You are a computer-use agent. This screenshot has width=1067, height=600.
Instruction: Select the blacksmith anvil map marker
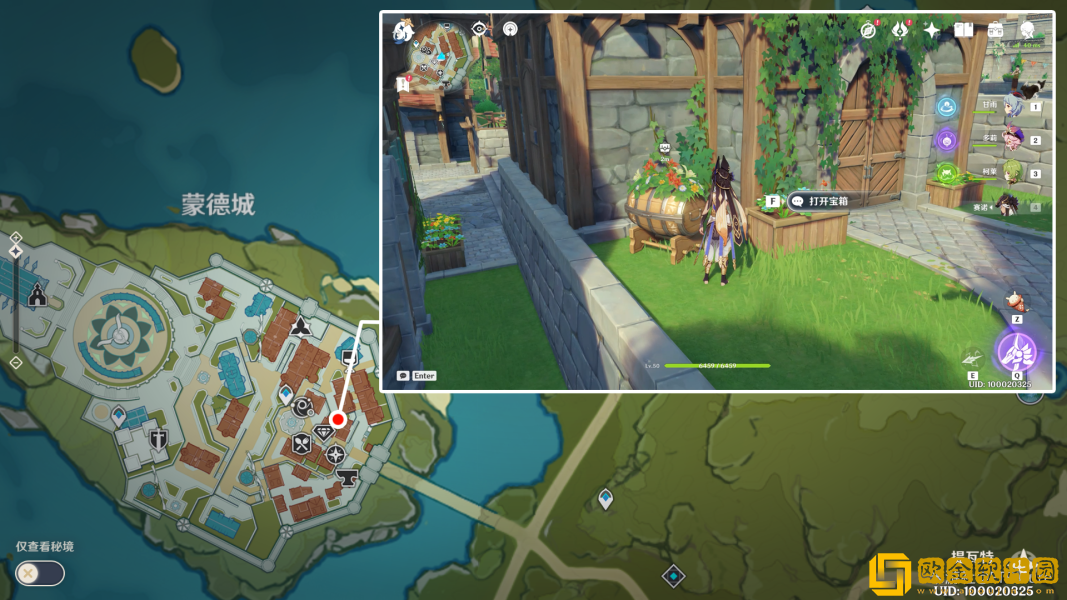click(x=347, y=478)
